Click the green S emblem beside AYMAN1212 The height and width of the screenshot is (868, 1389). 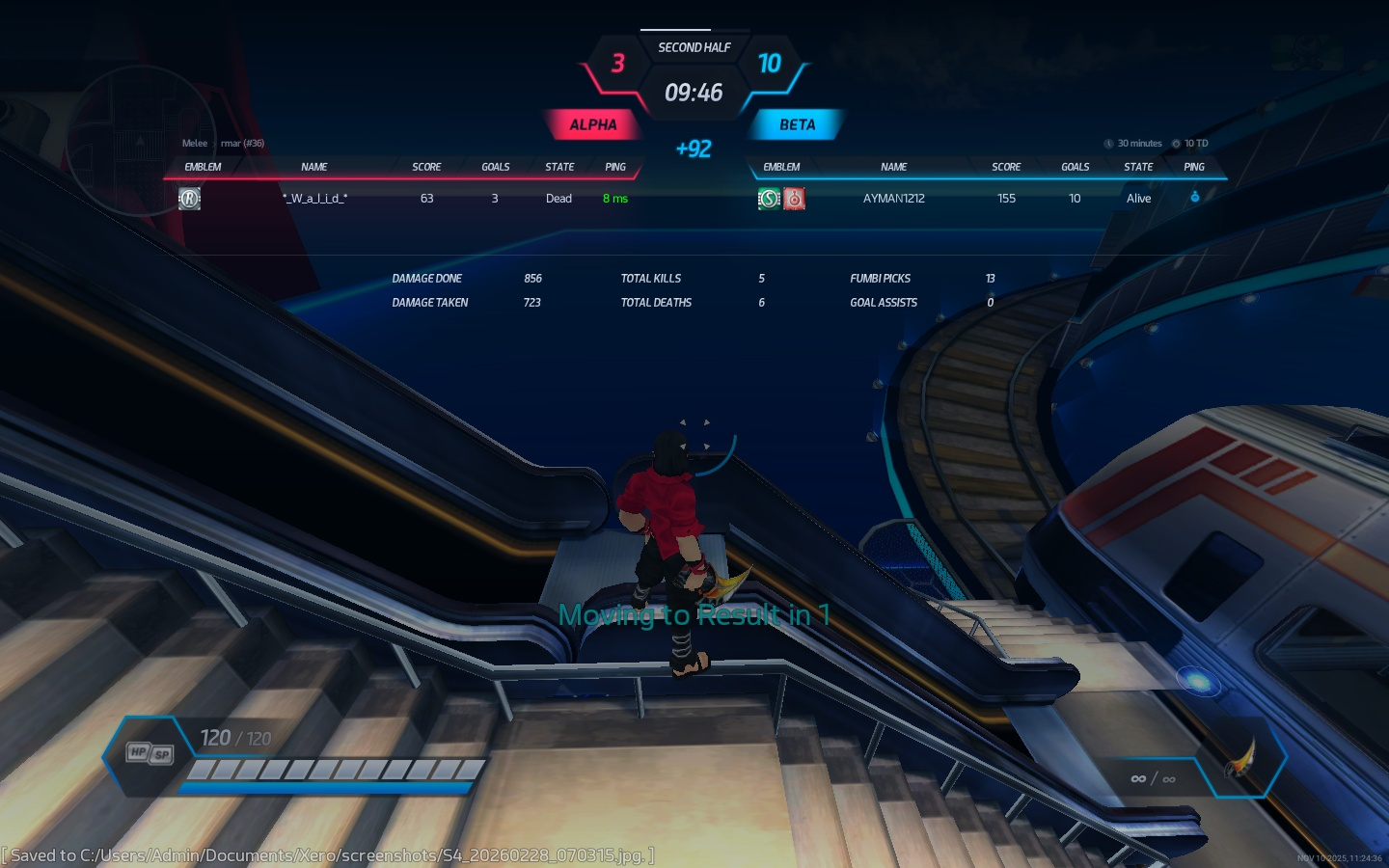coord(769,199)
